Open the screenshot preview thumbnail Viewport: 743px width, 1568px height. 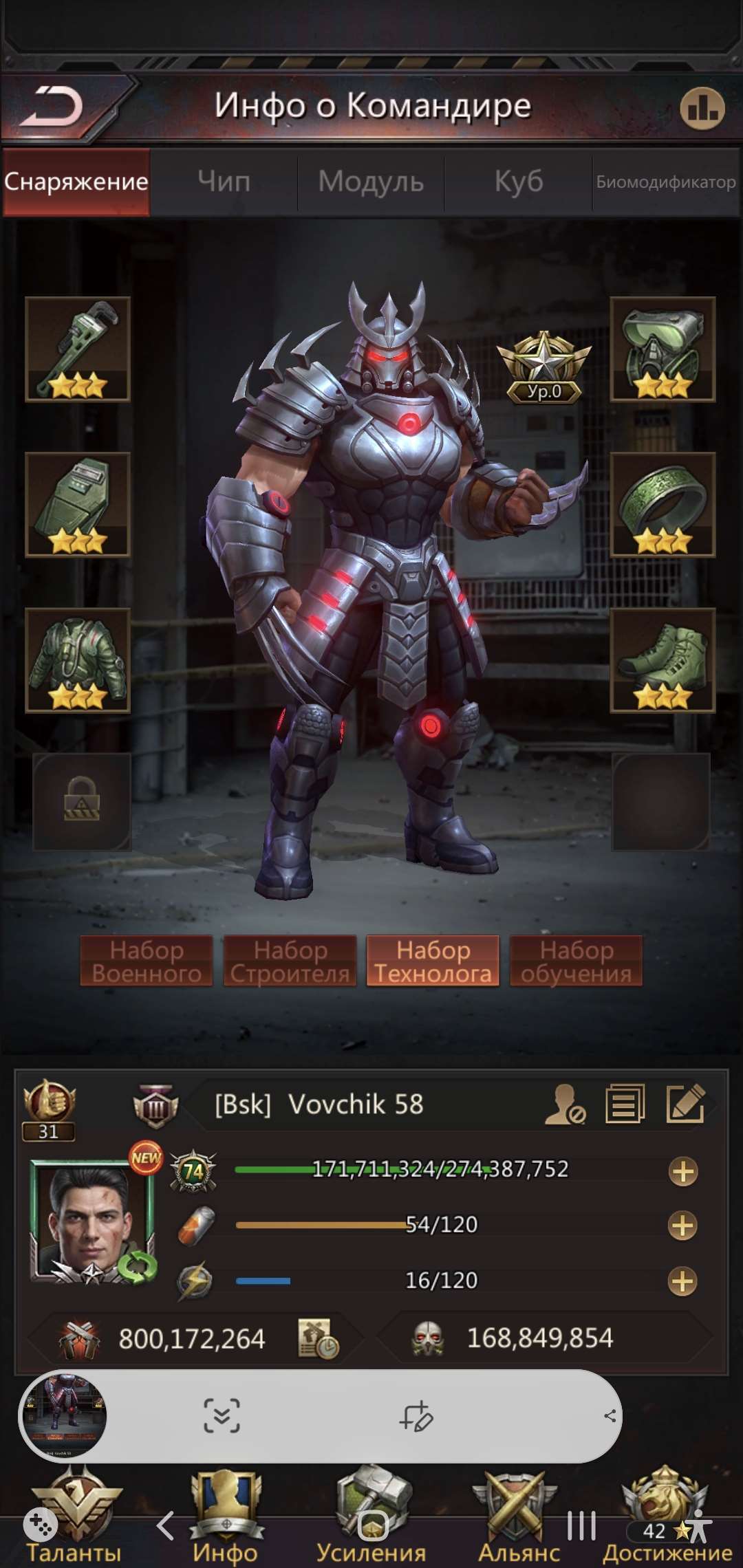point(64,1416)
